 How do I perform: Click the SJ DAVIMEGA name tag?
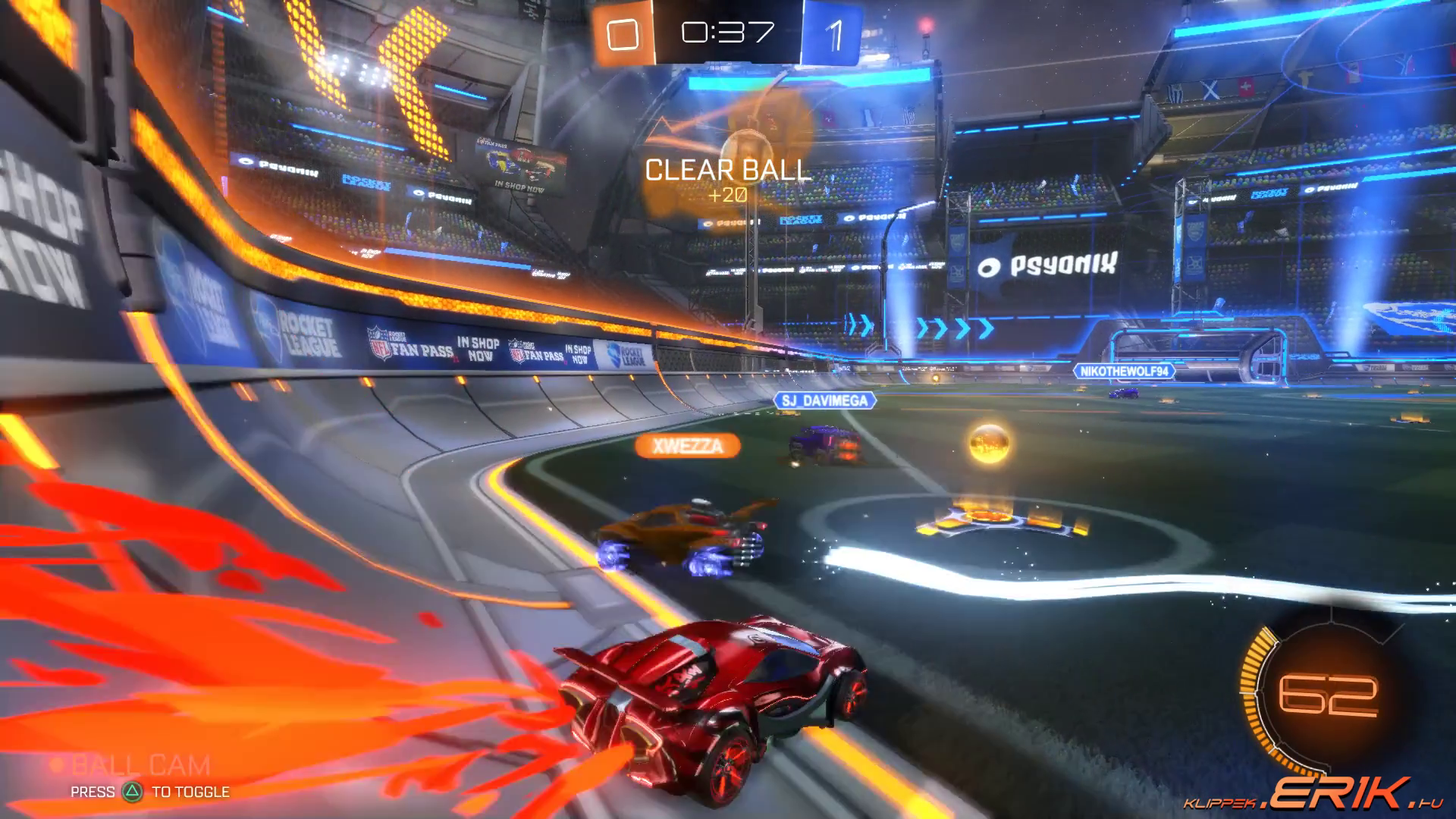tap(825, 400)
